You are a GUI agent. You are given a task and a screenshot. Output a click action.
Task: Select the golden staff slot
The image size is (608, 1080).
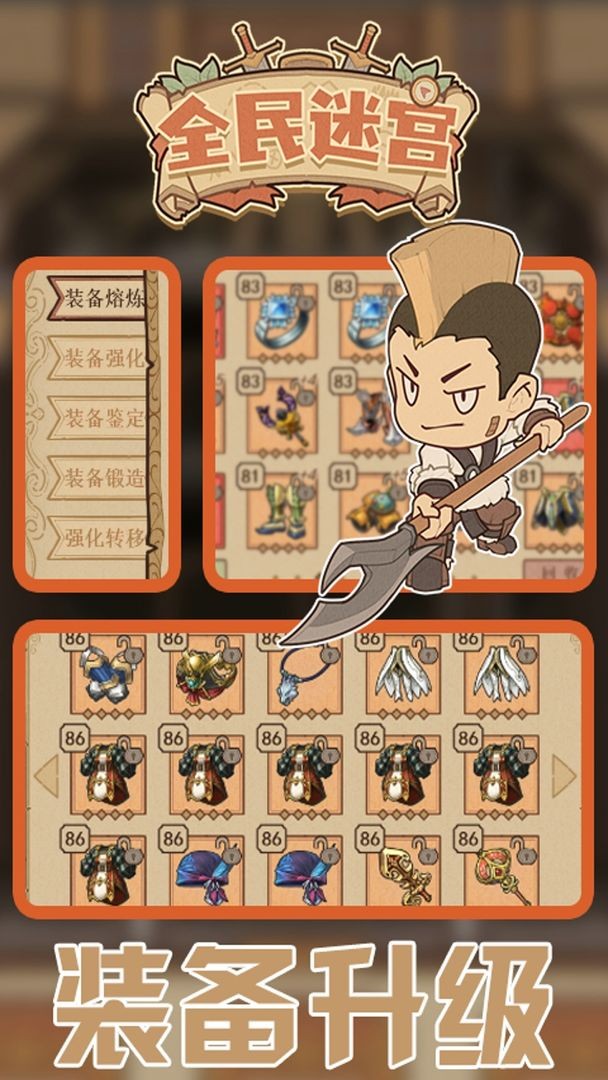coord(402,870)
